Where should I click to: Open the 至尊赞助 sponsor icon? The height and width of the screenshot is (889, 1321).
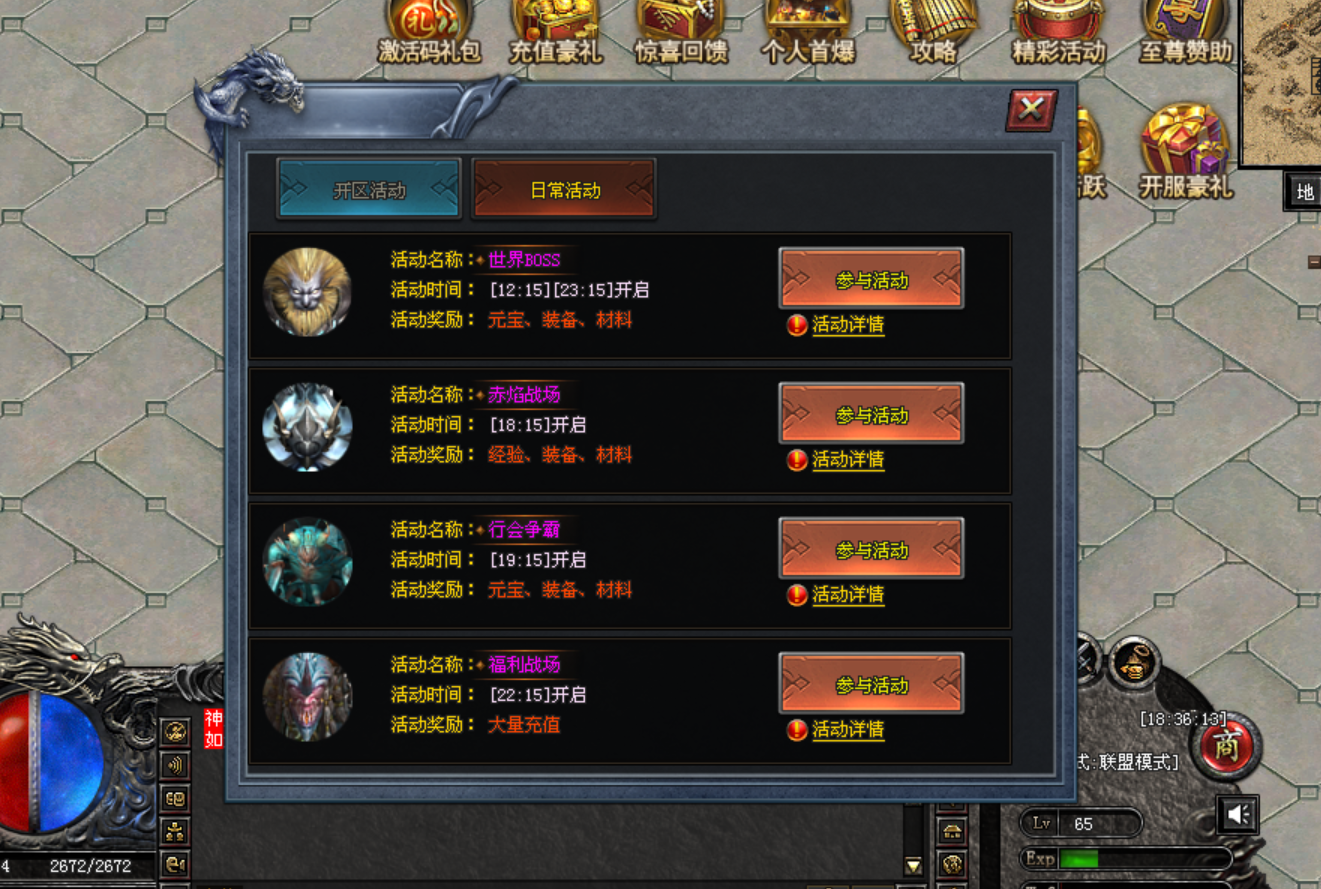[1185, 30]
